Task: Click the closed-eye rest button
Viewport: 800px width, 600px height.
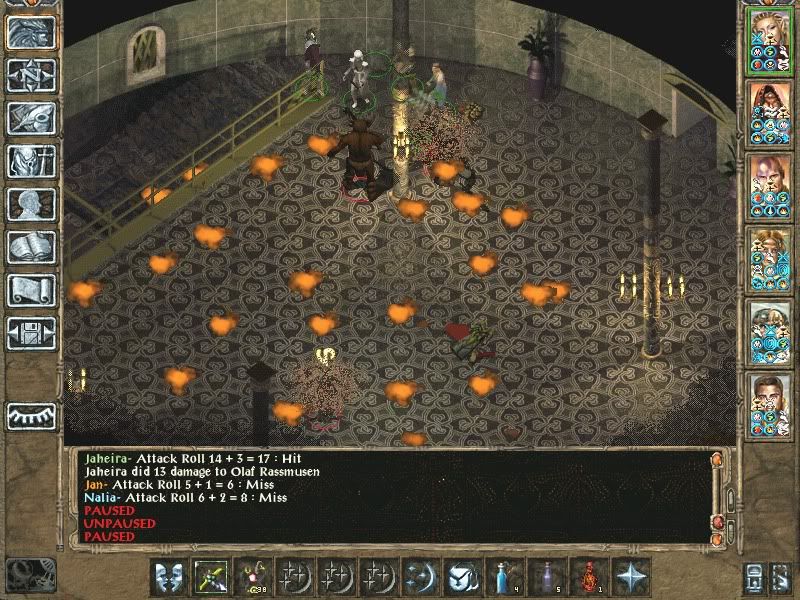Action: coord(32,415)
